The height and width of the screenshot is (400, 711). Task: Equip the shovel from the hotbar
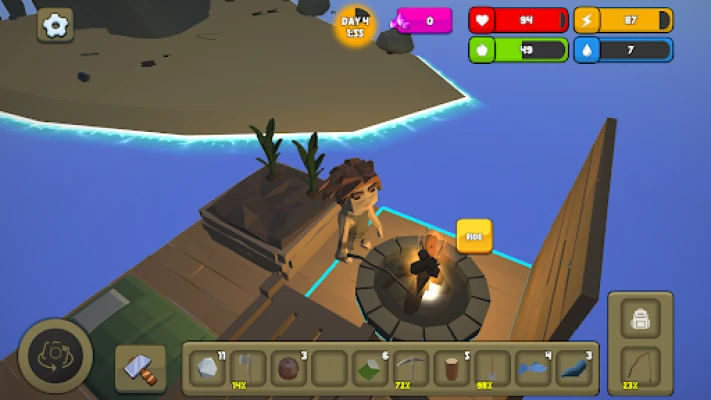point(493,368)
